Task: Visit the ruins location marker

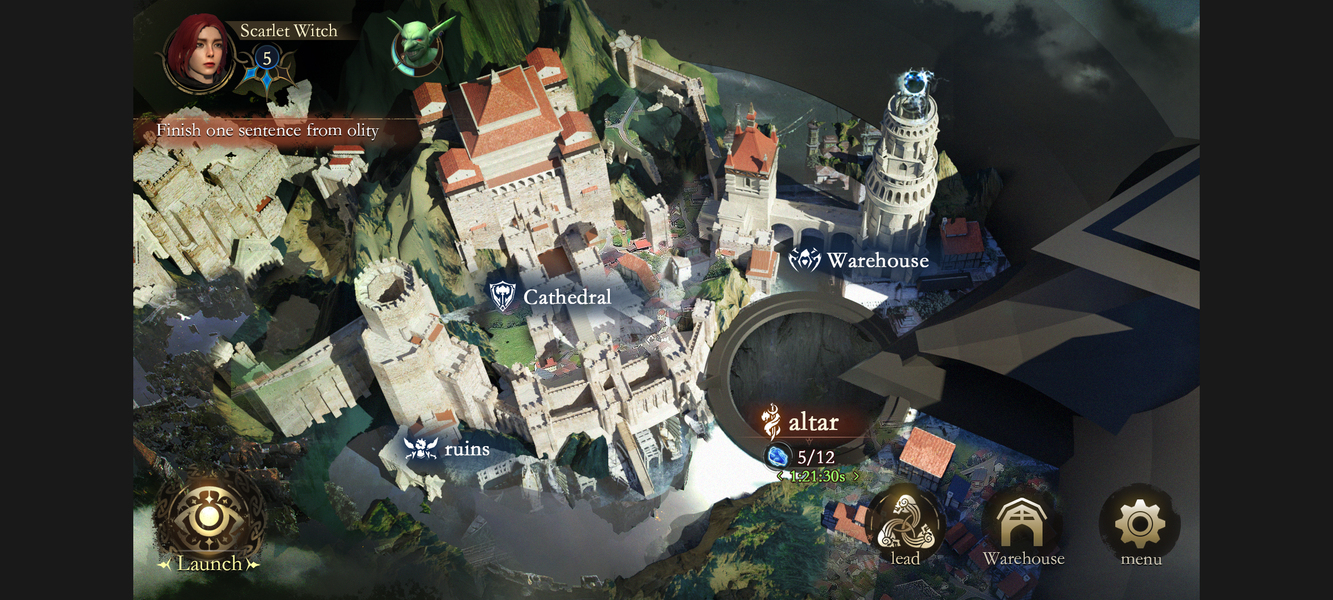Action: [x=447, y=449]
